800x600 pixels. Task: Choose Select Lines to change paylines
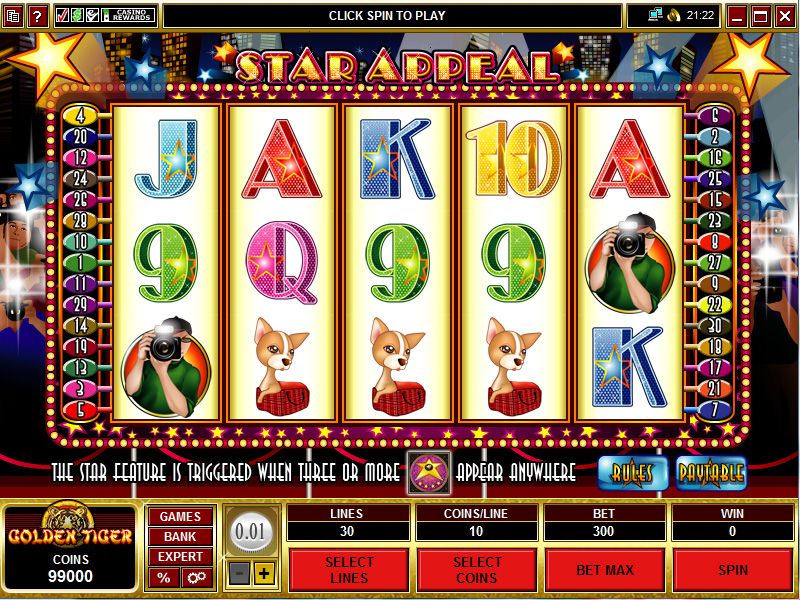pyautogui.click(x=349, y=570)
